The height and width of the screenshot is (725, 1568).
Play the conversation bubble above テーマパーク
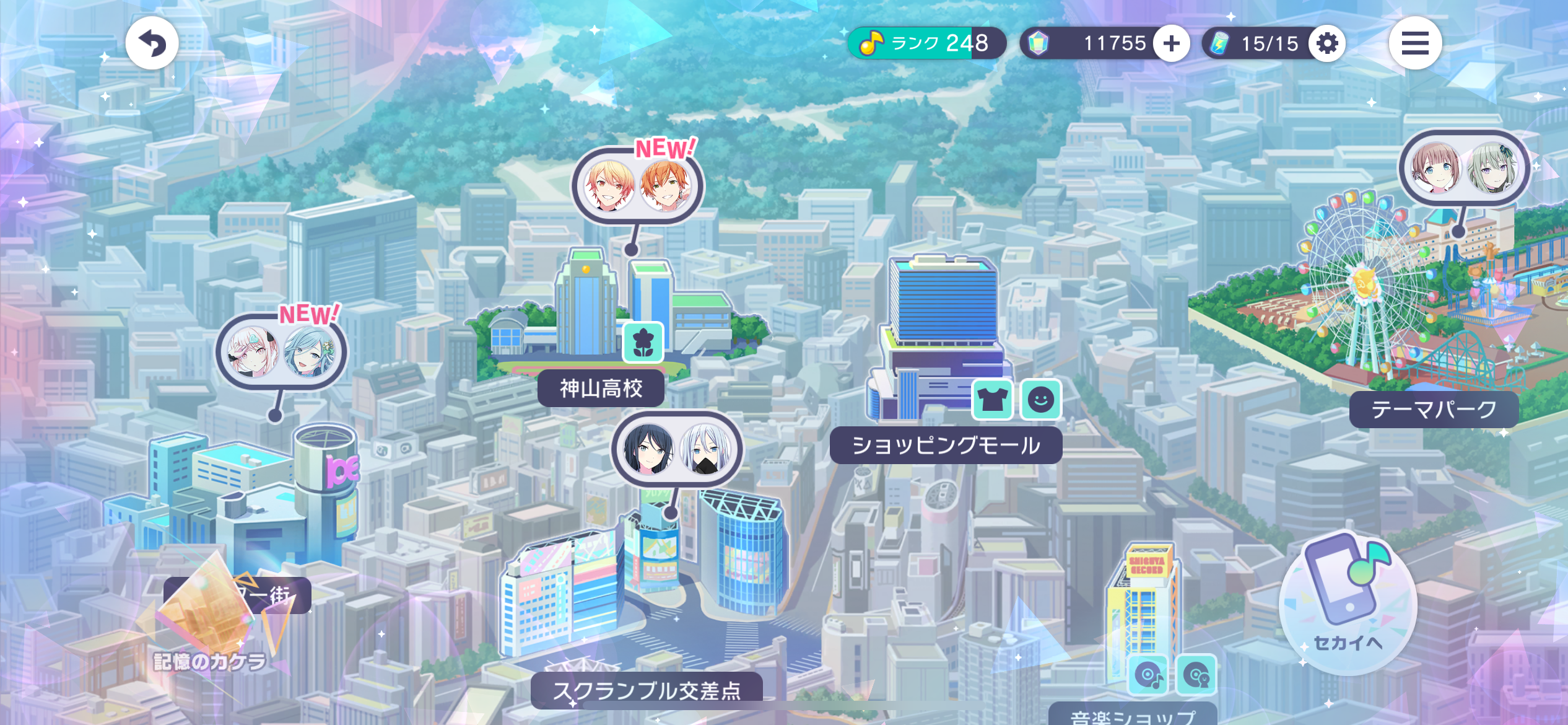(x=1464, y=168)
